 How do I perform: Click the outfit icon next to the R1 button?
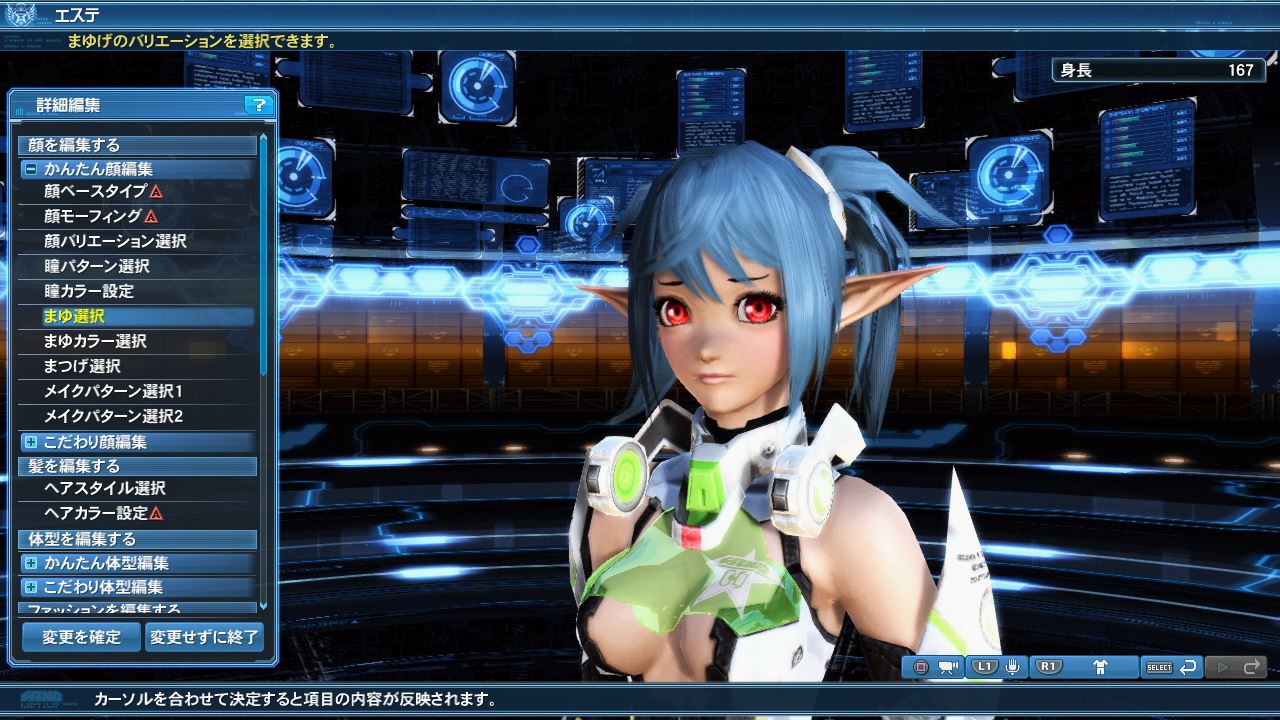point(1100,665)
